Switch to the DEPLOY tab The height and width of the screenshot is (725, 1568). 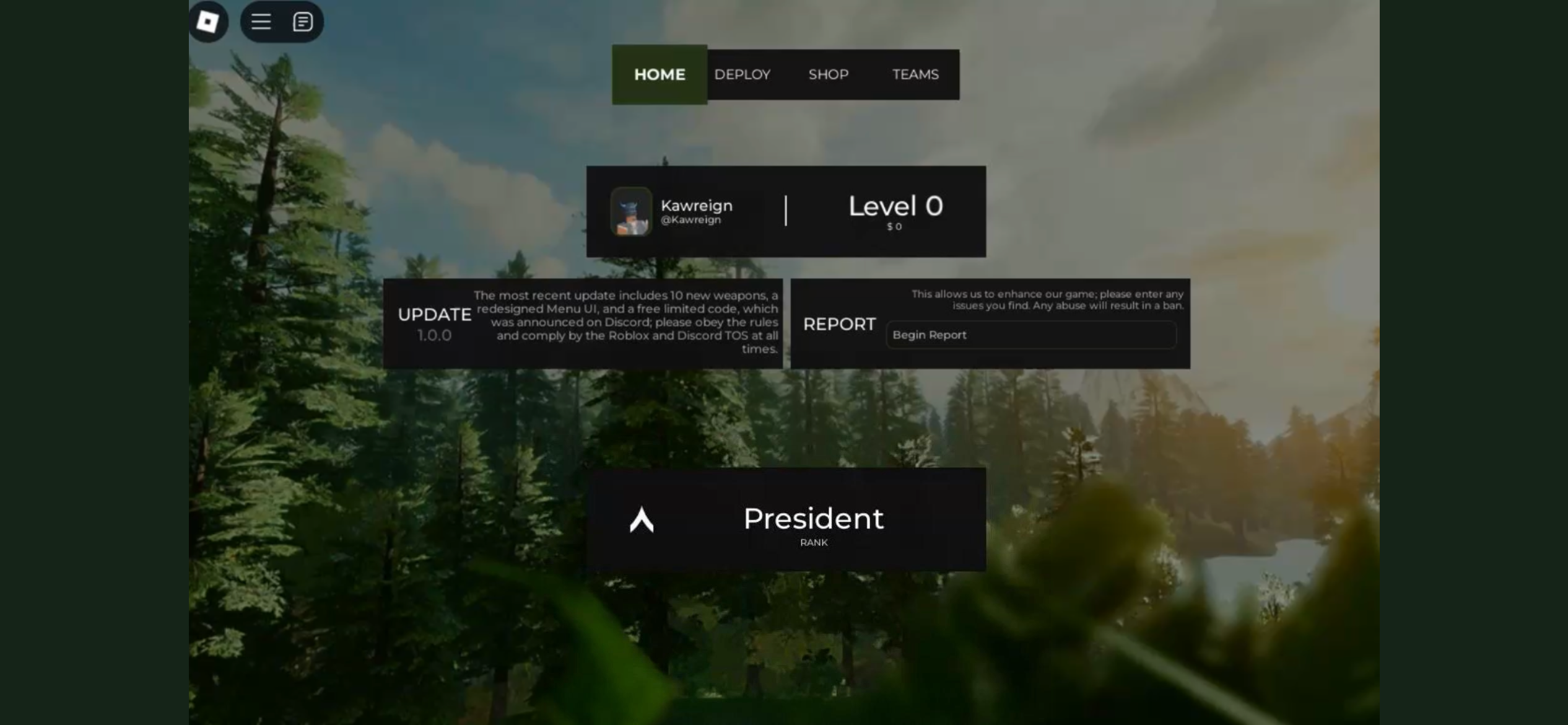pos(743,74)
